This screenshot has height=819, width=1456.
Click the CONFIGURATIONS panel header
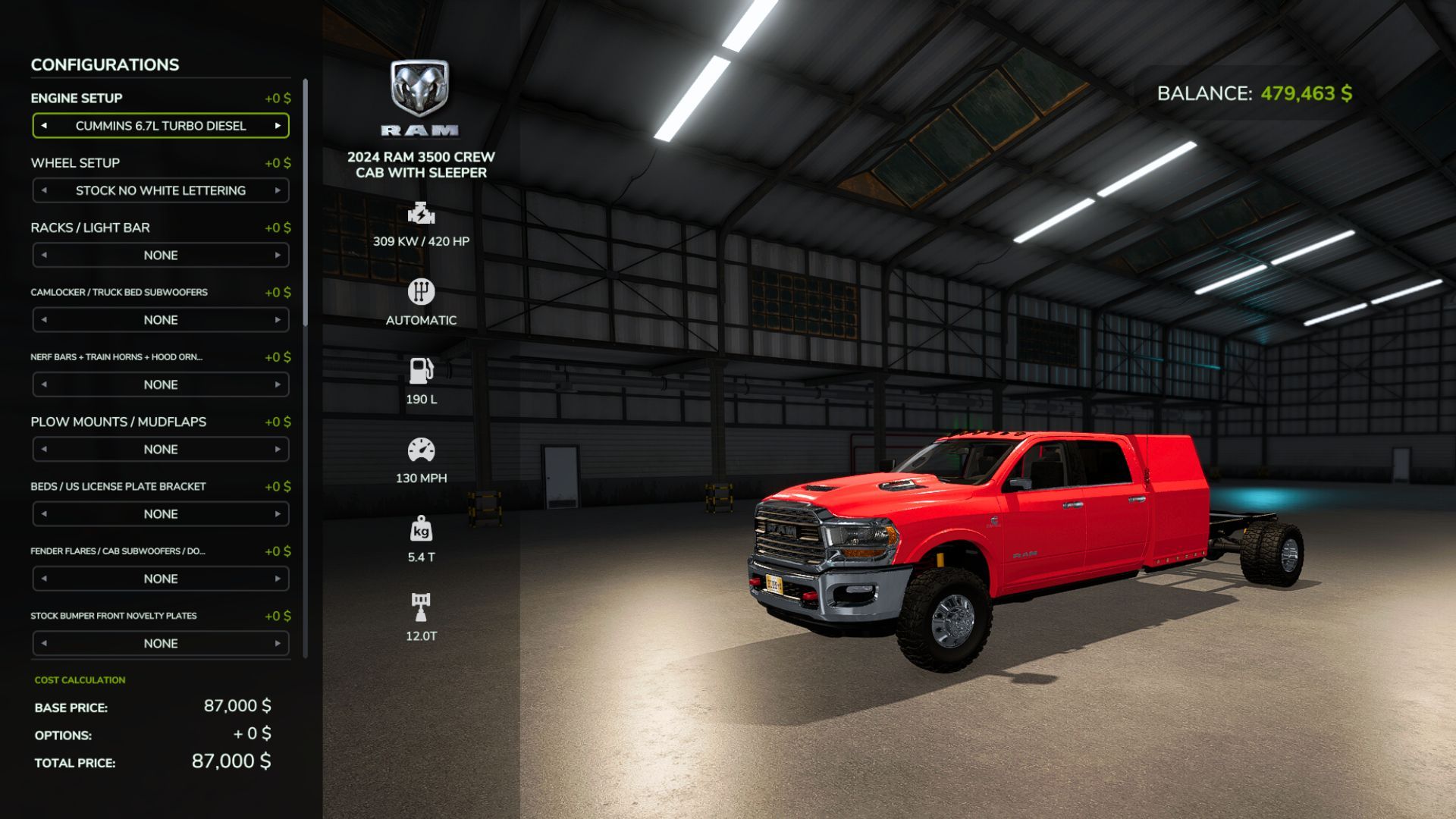105,64
